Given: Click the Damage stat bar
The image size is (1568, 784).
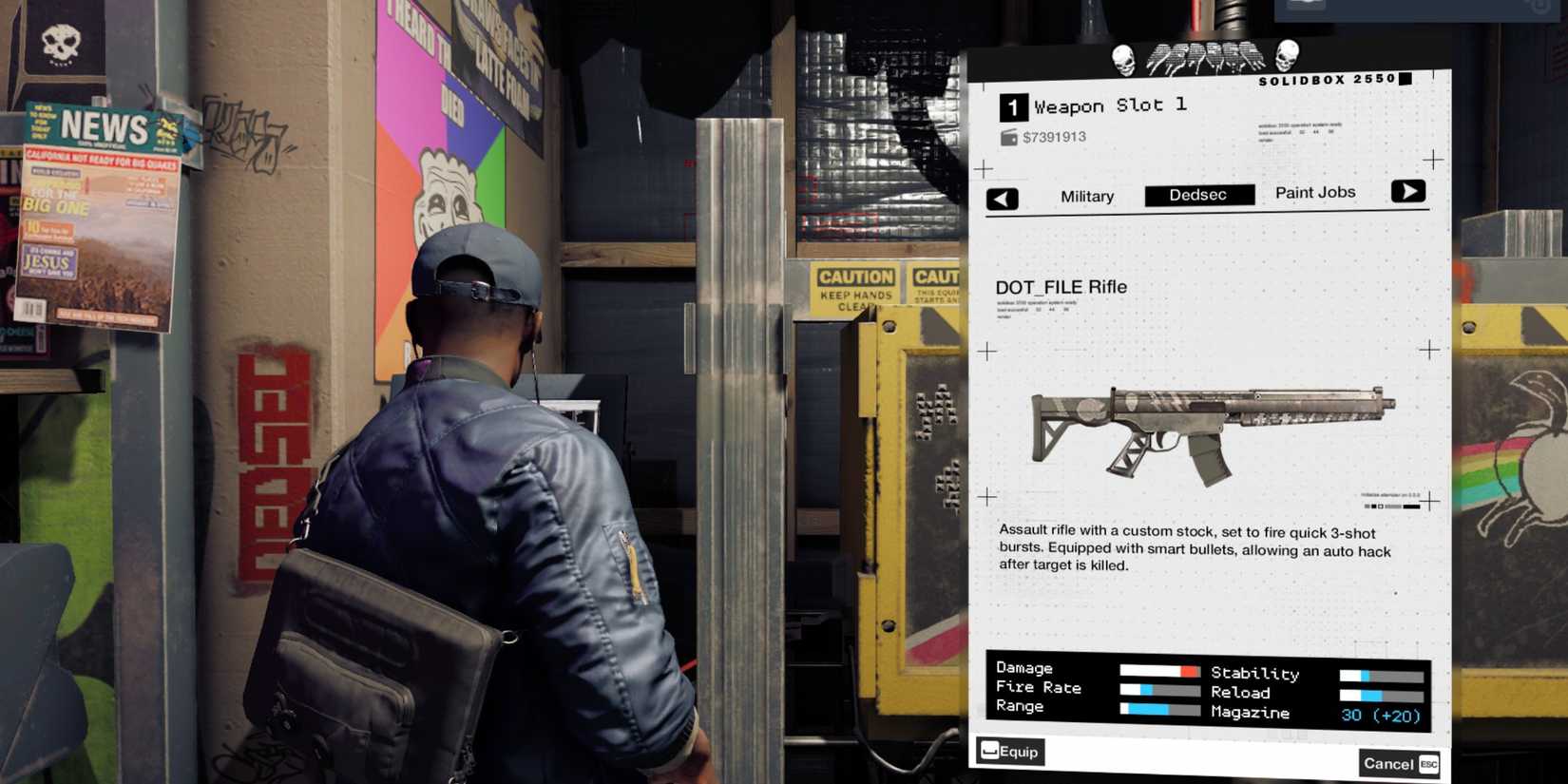Looking at the screenshot, I should 1158,668.
